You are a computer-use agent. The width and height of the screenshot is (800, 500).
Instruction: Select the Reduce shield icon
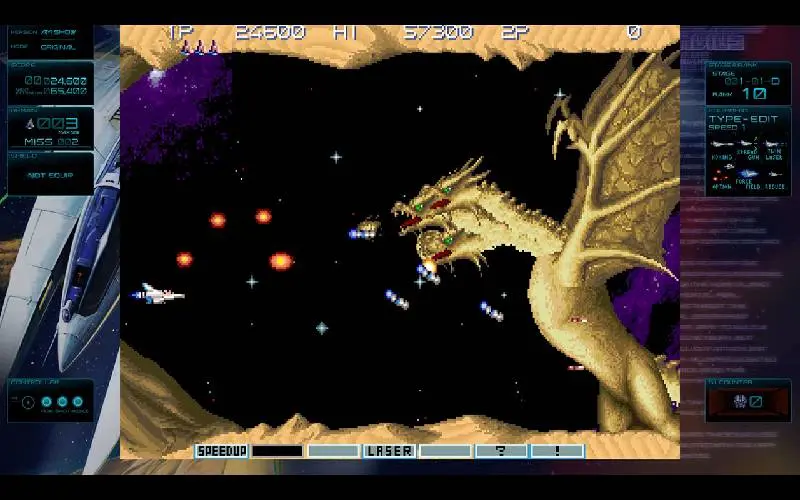point(774,176)
